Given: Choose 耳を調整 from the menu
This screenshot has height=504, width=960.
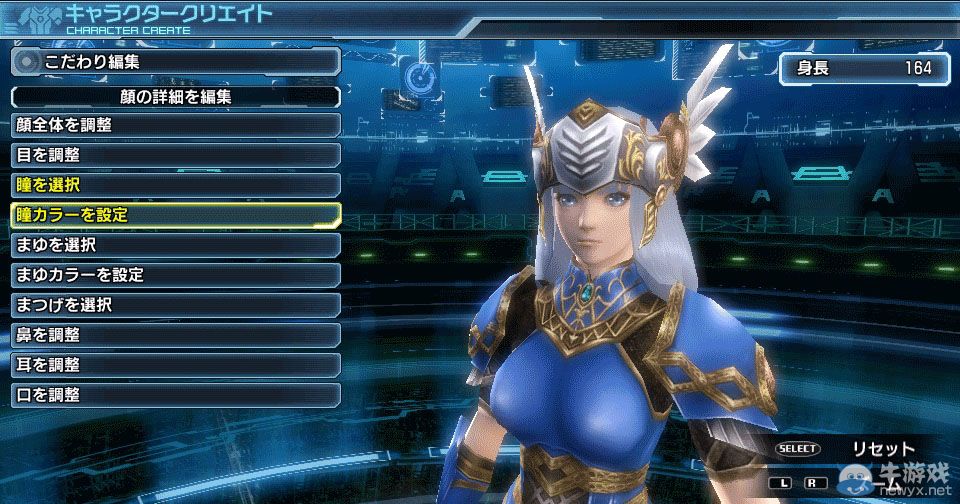Looking at the screenshot, I should 175,364.
